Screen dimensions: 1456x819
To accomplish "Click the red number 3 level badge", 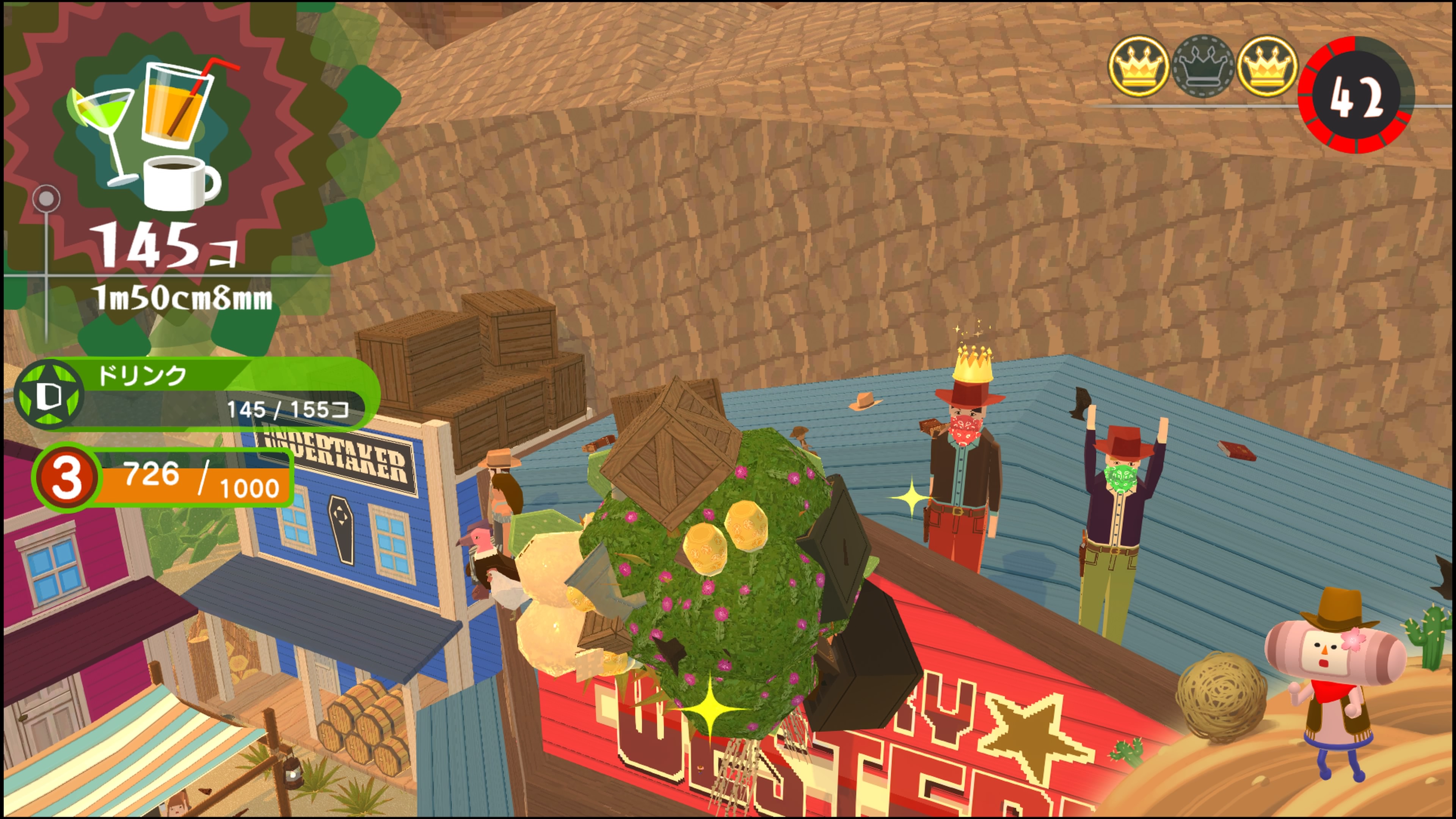I will coord(67,477).
